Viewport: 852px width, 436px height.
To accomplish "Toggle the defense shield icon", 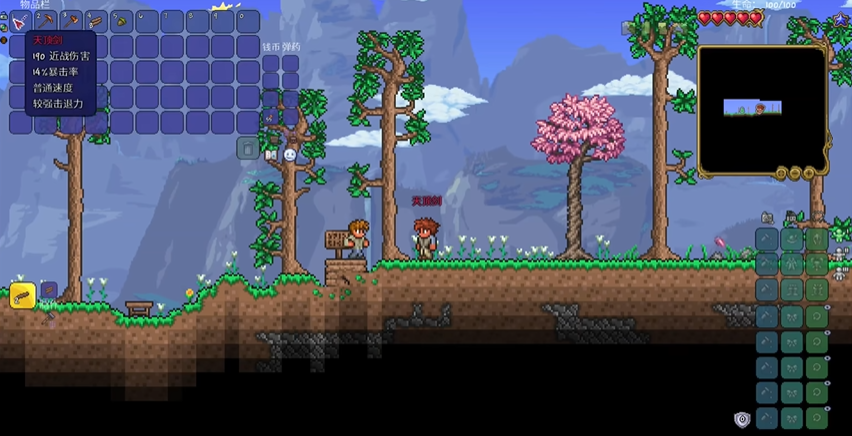I will (x=742, y=420).
